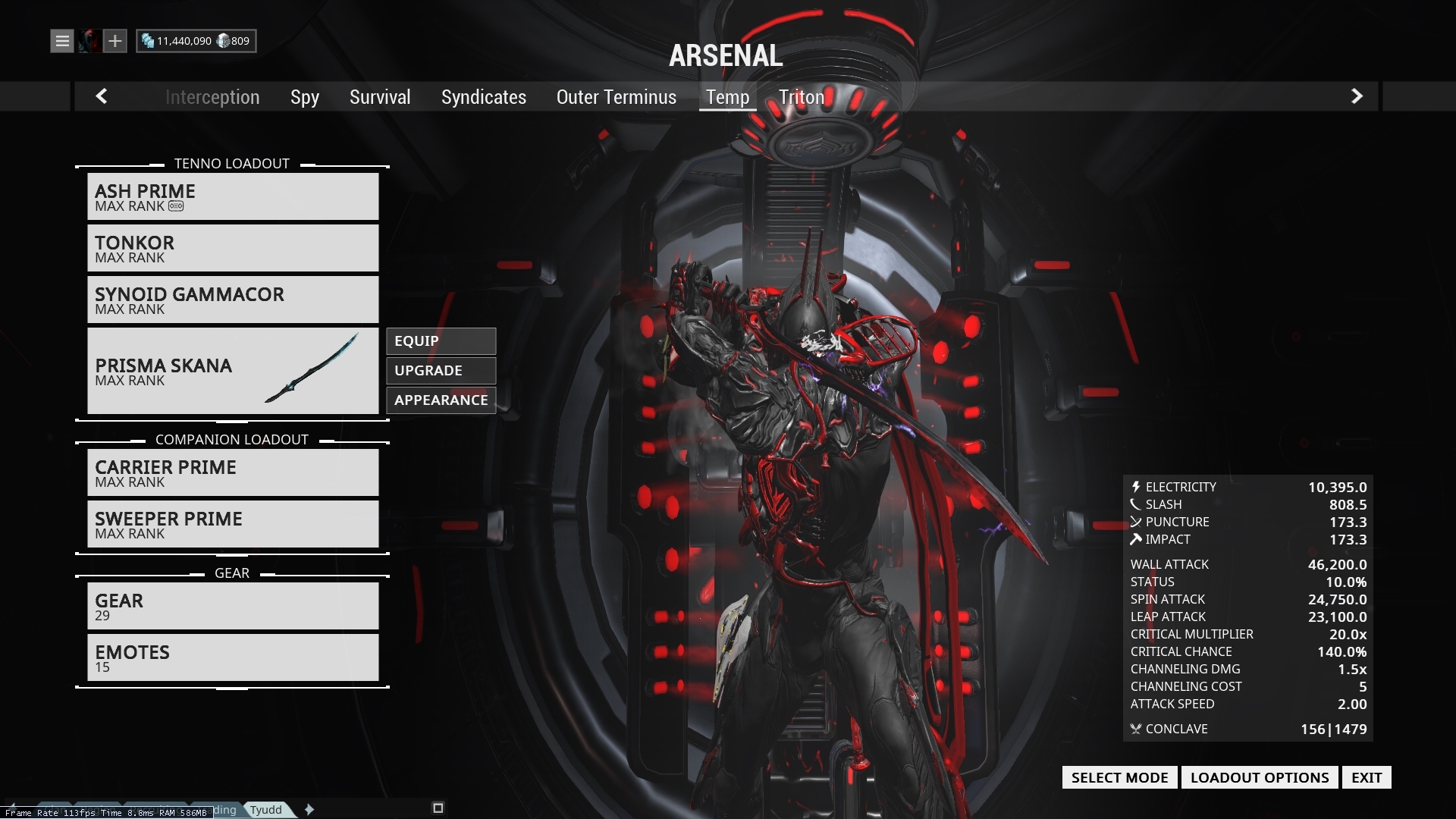Click the Impact damage icon
The image size is (1456, 819).
pyautogui.click(x=1135, y=539)
